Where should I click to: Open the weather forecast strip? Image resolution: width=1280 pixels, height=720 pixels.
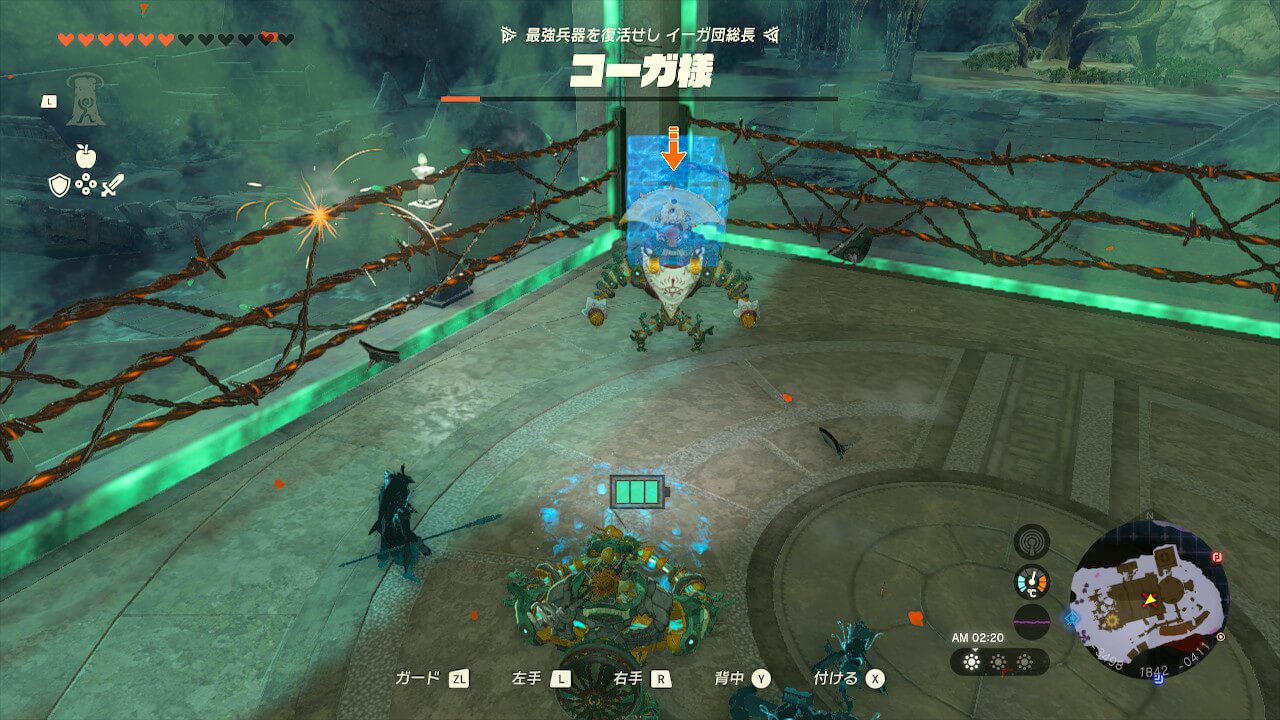click(x=998, y=662)
